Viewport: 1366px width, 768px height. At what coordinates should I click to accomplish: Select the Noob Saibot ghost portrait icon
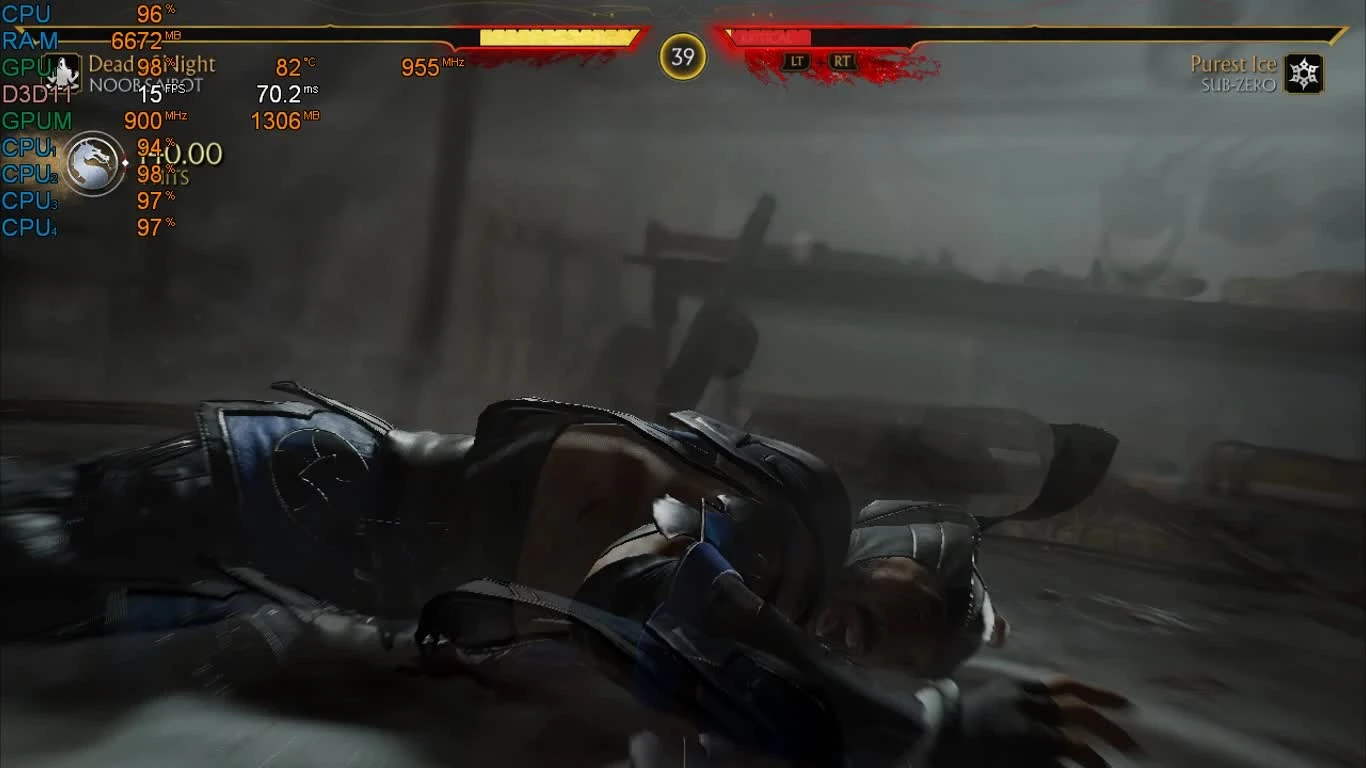pyautogui.click(x=61, y=72)
